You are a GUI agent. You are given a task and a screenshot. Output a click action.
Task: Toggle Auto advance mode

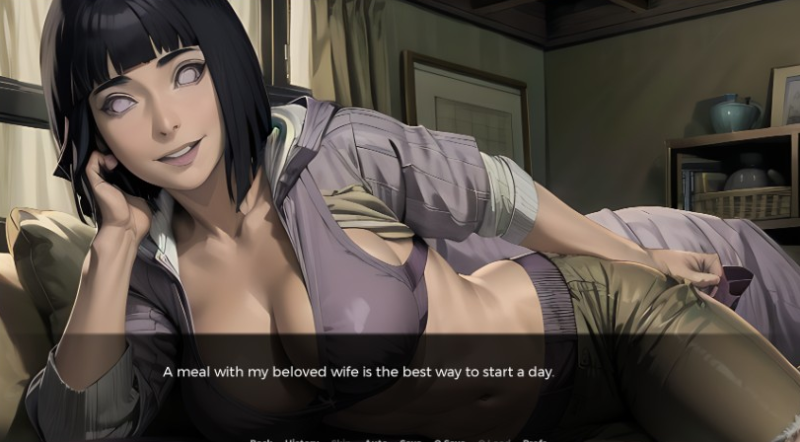tap(375, 439)
